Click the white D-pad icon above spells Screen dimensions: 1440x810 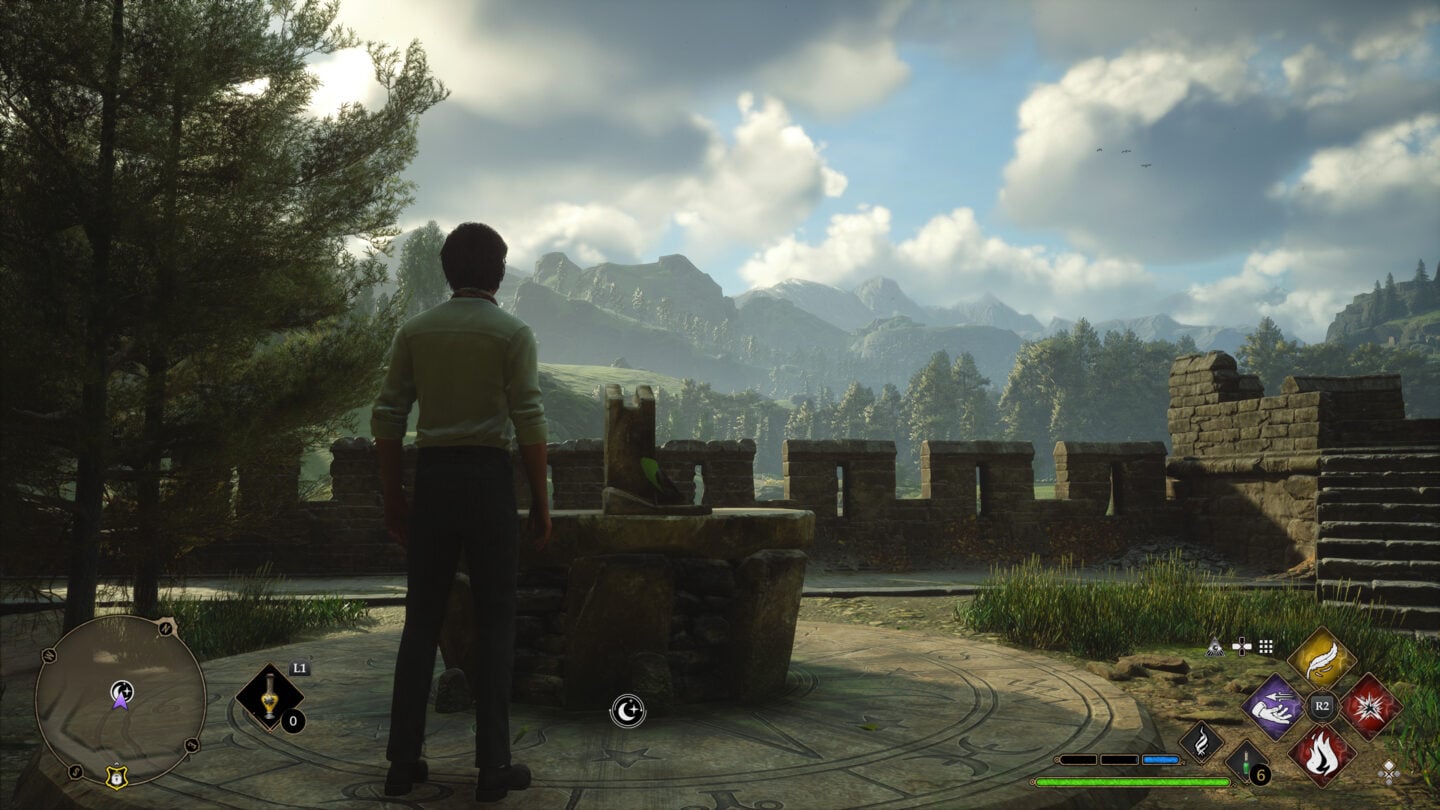1241,647
